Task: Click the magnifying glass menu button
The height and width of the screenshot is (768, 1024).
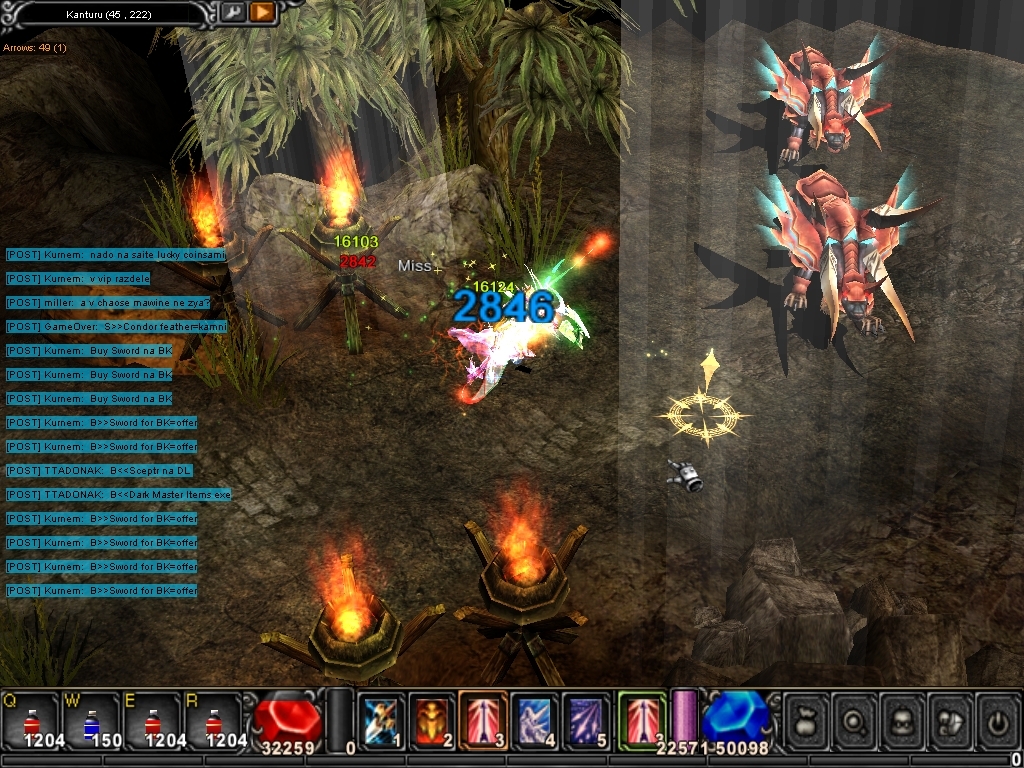Action: point(856,719)
